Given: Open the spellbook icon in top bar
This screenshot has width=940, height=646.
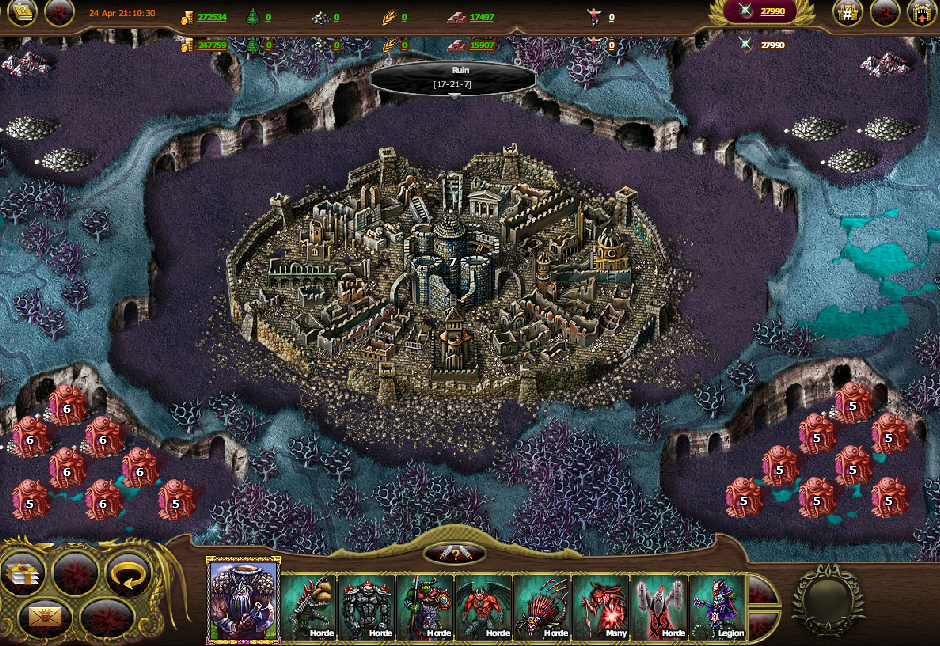Looking at the screenshot, I should point(24,12).
